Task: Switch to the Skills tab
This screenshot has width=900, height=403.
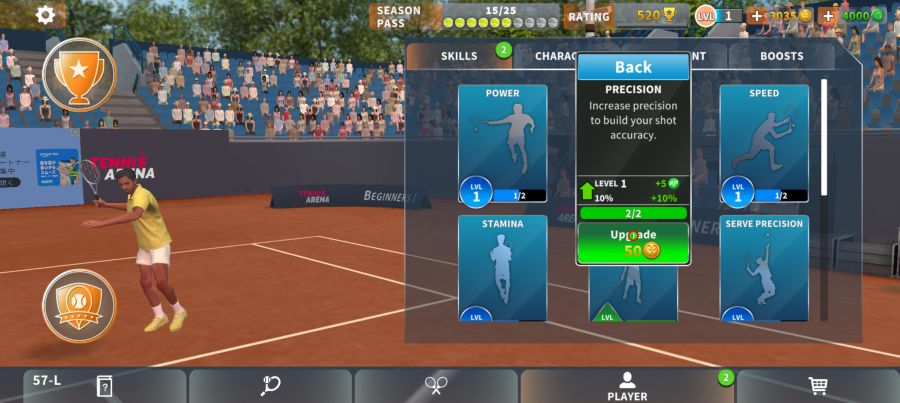Action: (x=459, y=56)
